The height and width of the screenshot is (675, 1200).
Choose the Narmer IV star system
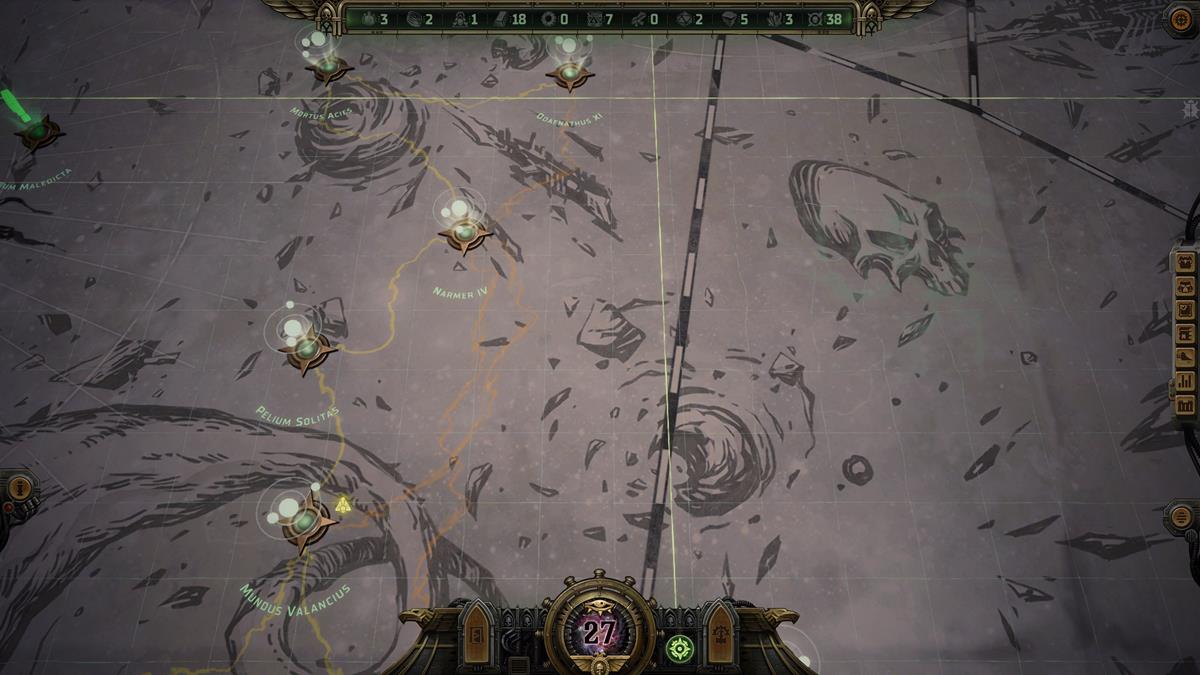click(465, 235)
